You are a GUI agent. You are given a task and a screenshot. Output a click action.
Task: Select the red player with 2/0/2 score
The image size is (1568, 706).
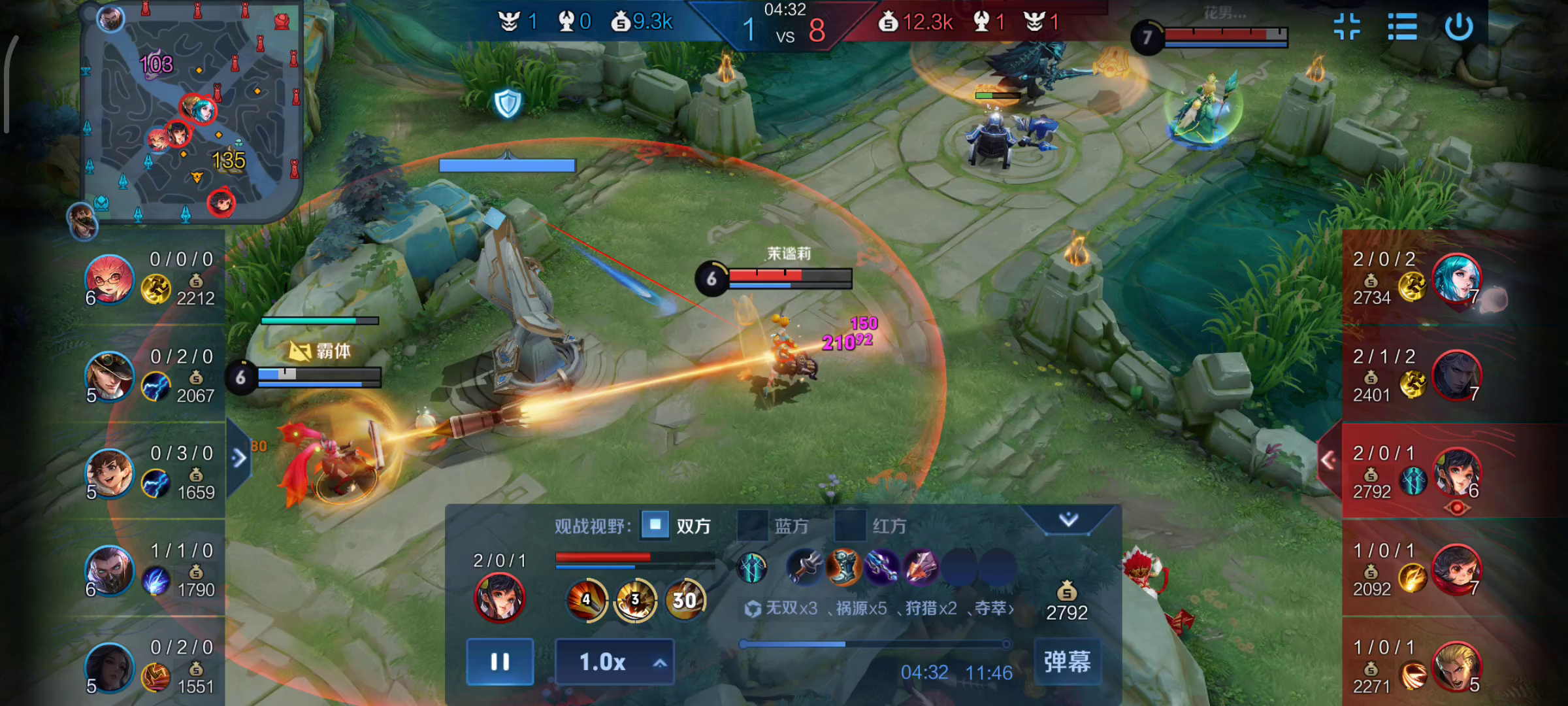pyautogui.click(x=1456, y=278)
